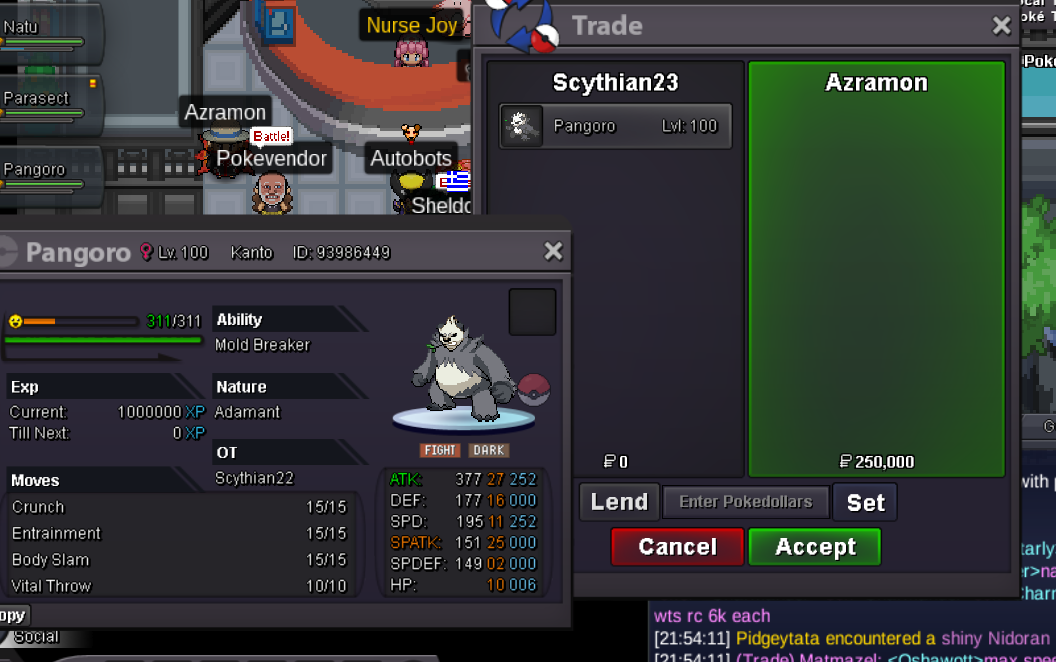Select Natu in the party list
The width and height of the screenshot is (1056, 662).
[x=45, y=30]
